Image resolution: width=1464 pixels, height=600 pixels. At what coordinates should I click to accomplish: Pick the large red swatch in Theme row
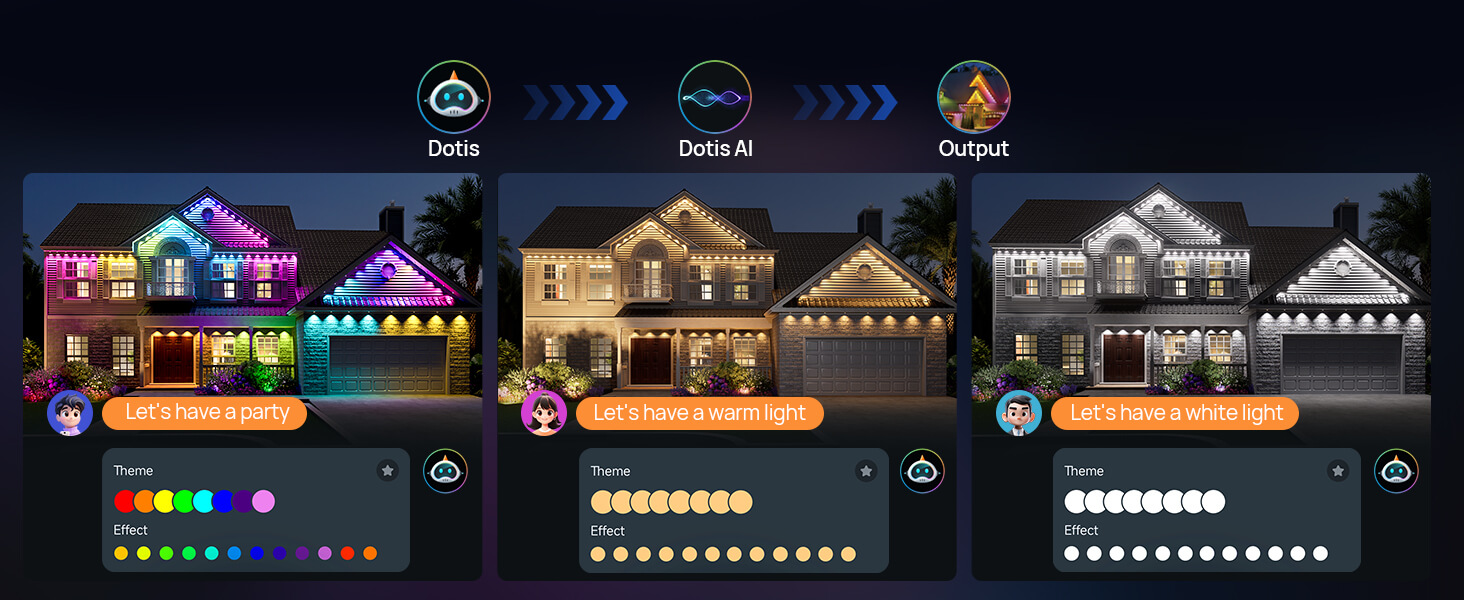(x=125, y=501)
